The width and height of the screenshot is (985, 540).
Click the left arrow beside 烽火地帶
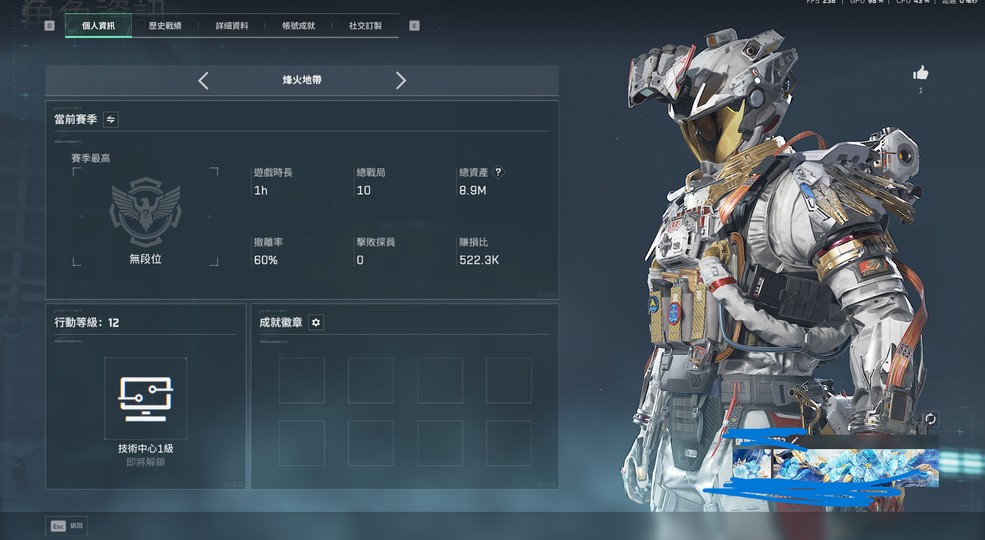[203, 81]
